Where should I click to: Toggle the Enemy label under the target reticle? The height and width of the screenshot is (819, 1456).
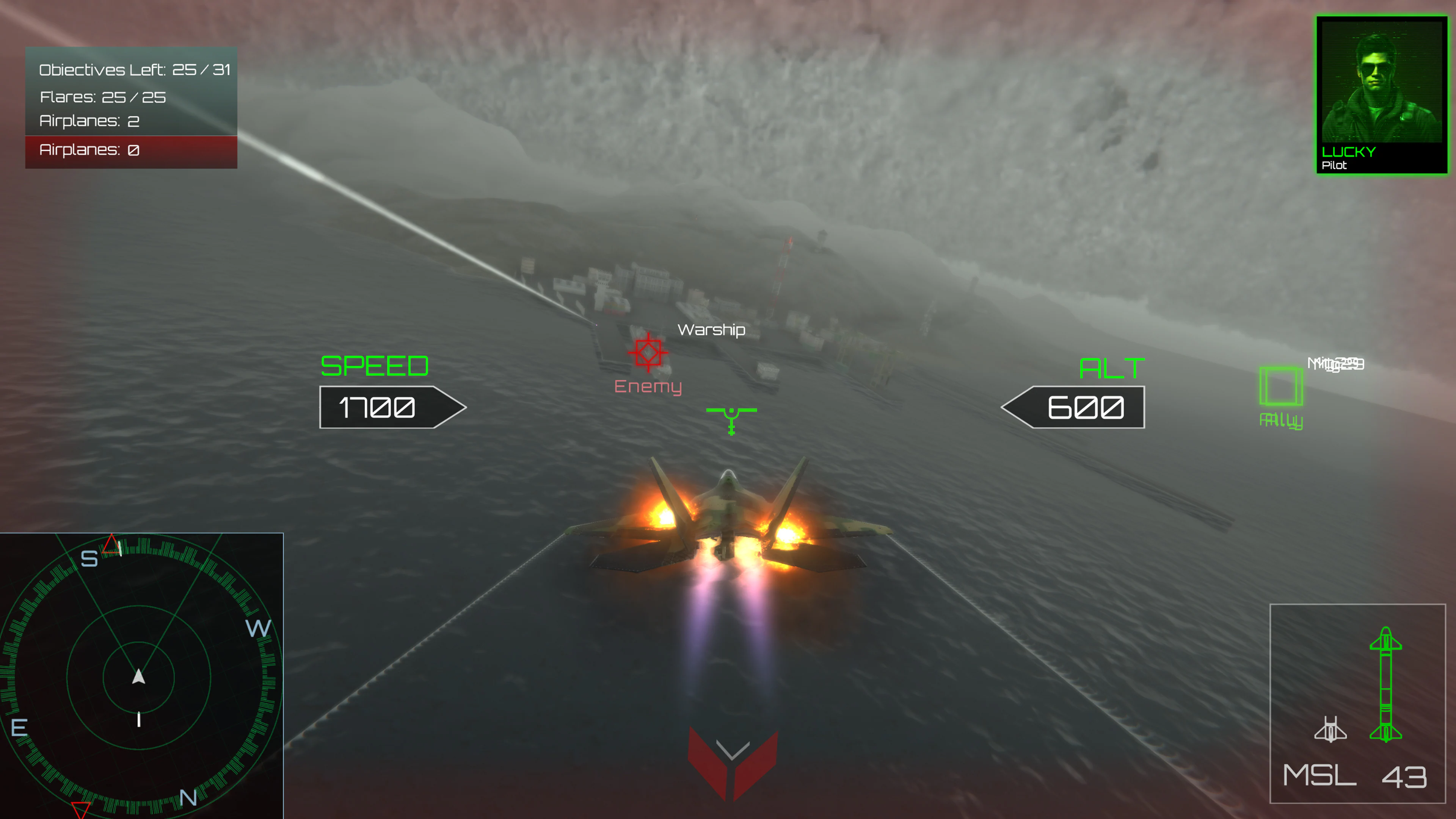(649, 387)
